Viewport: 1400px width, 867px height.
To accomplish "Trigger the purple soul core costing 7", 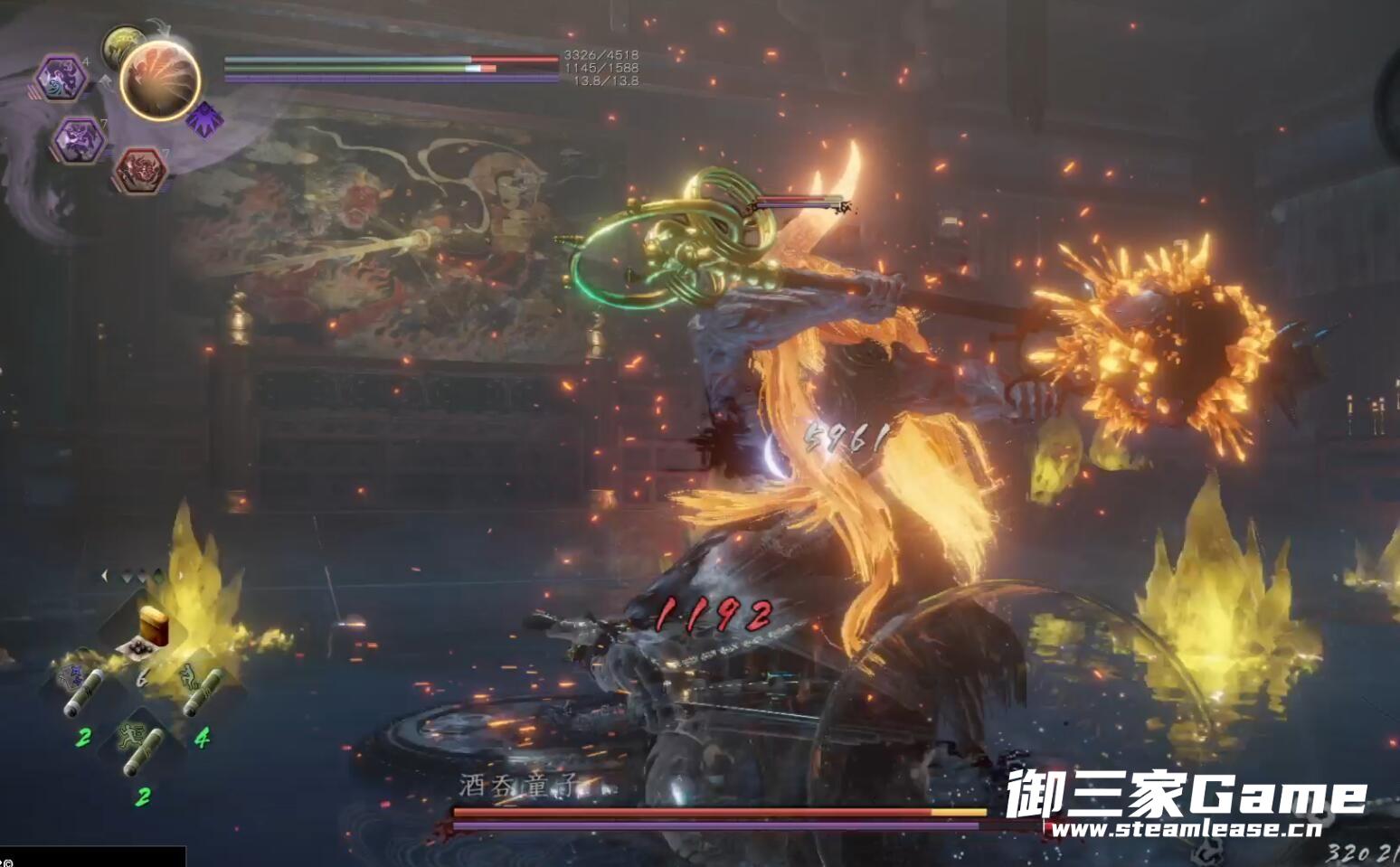I will click(x=80, y=139).
